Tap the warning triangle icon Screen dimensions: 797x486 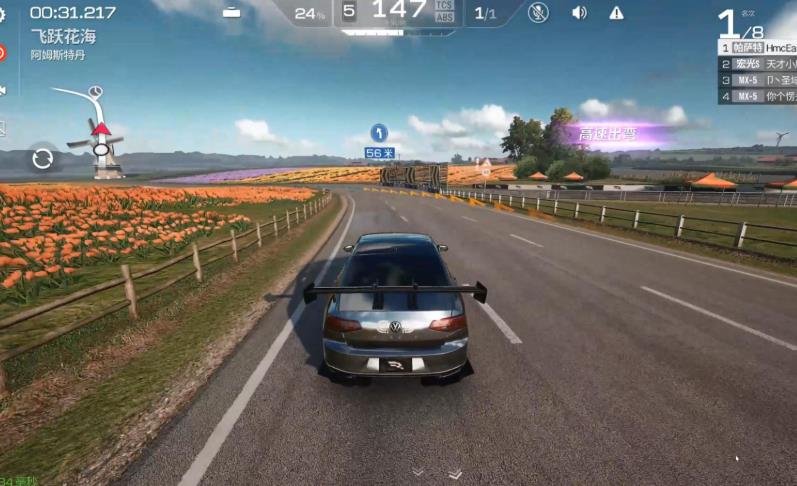616,13
